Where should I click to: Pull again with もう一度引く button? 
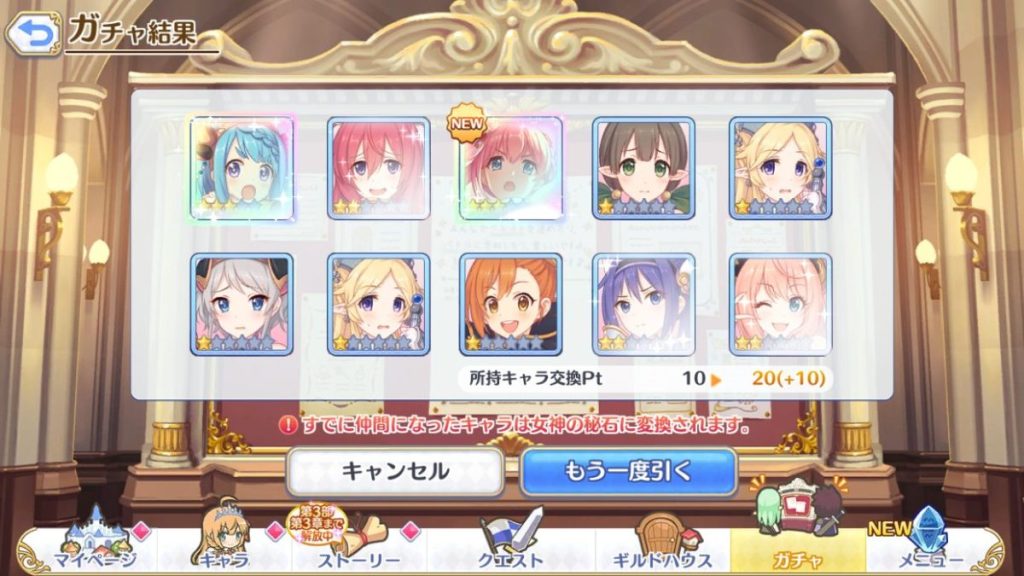pos(628,471)
